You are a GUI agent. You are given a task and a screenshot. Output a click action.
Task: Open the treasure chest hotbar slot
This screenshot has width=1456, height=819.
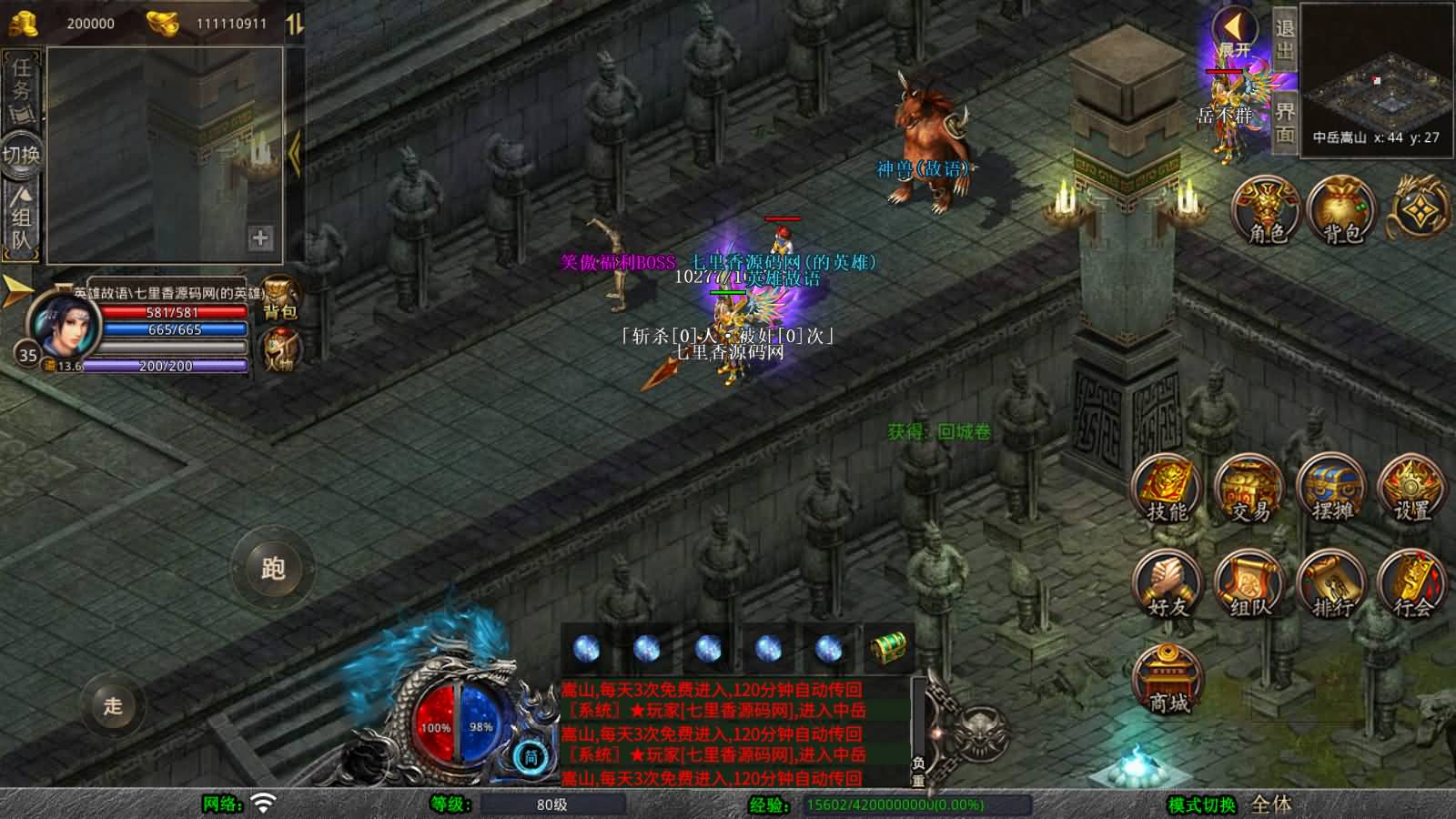887,648
